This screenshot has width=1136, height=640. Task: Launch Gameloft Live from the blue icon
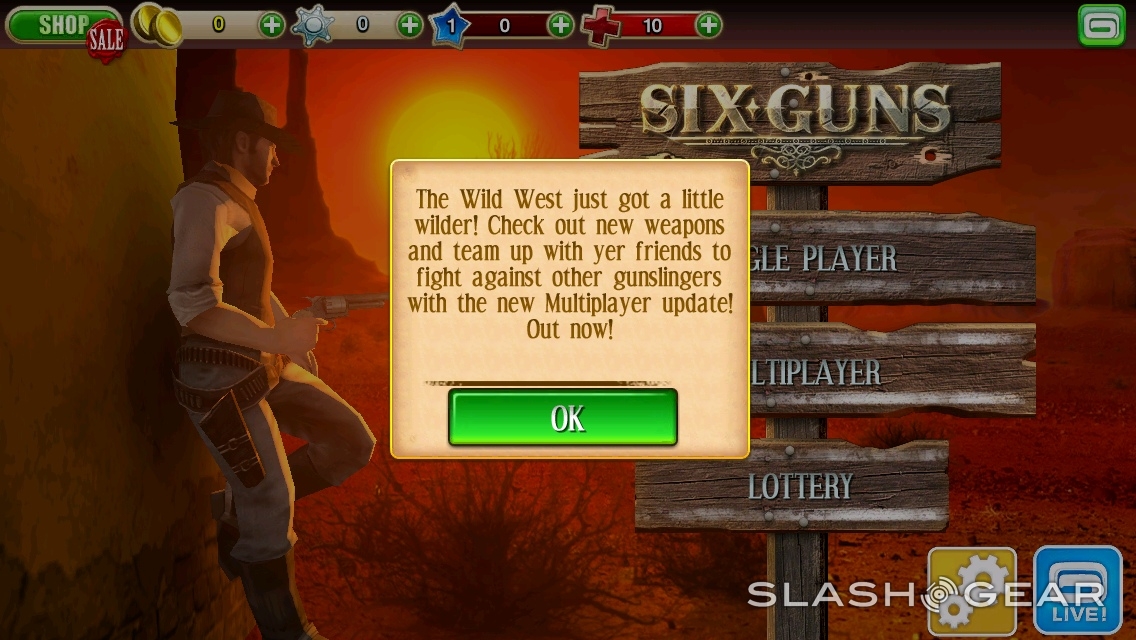[x=1077, y=591]
